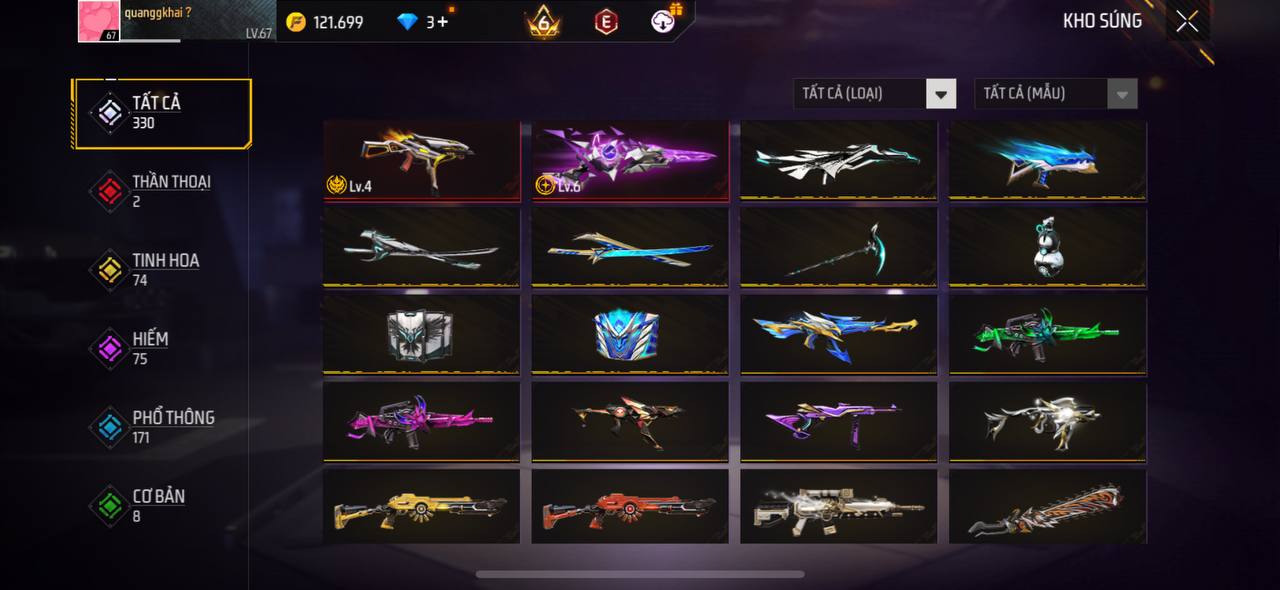
Task: Select the purple Lv.6 gun skin
Action: [x=630, y=160]
